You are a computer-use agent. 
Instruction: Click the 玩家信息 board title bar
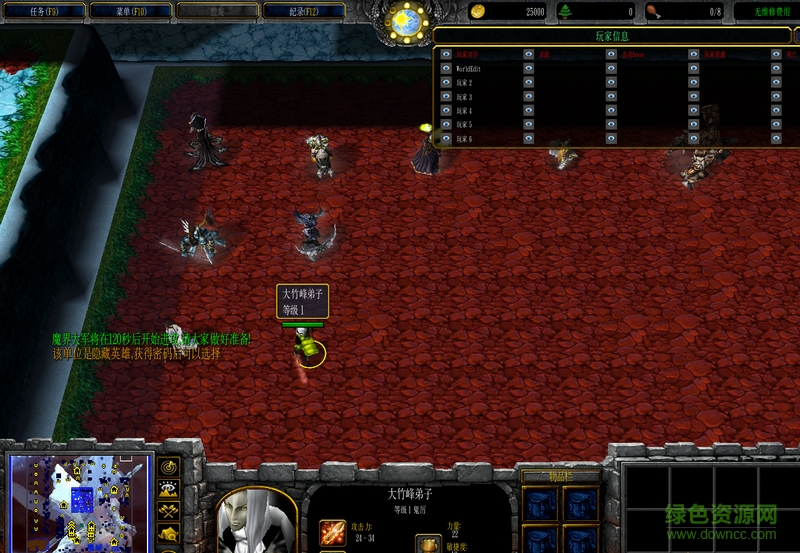(x=610, y=36)
